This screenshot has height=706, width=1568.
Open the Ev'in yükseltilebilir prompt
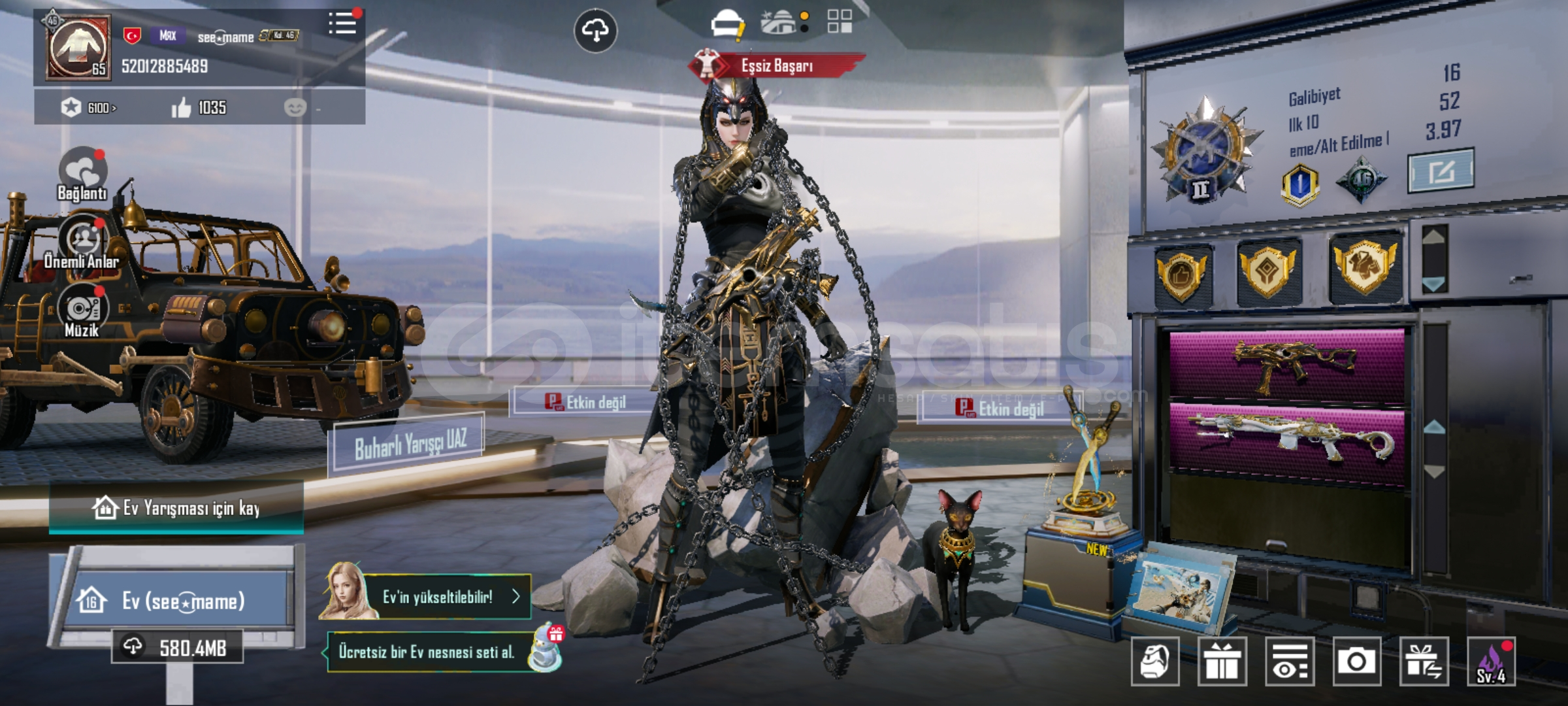tap(438, 597)
